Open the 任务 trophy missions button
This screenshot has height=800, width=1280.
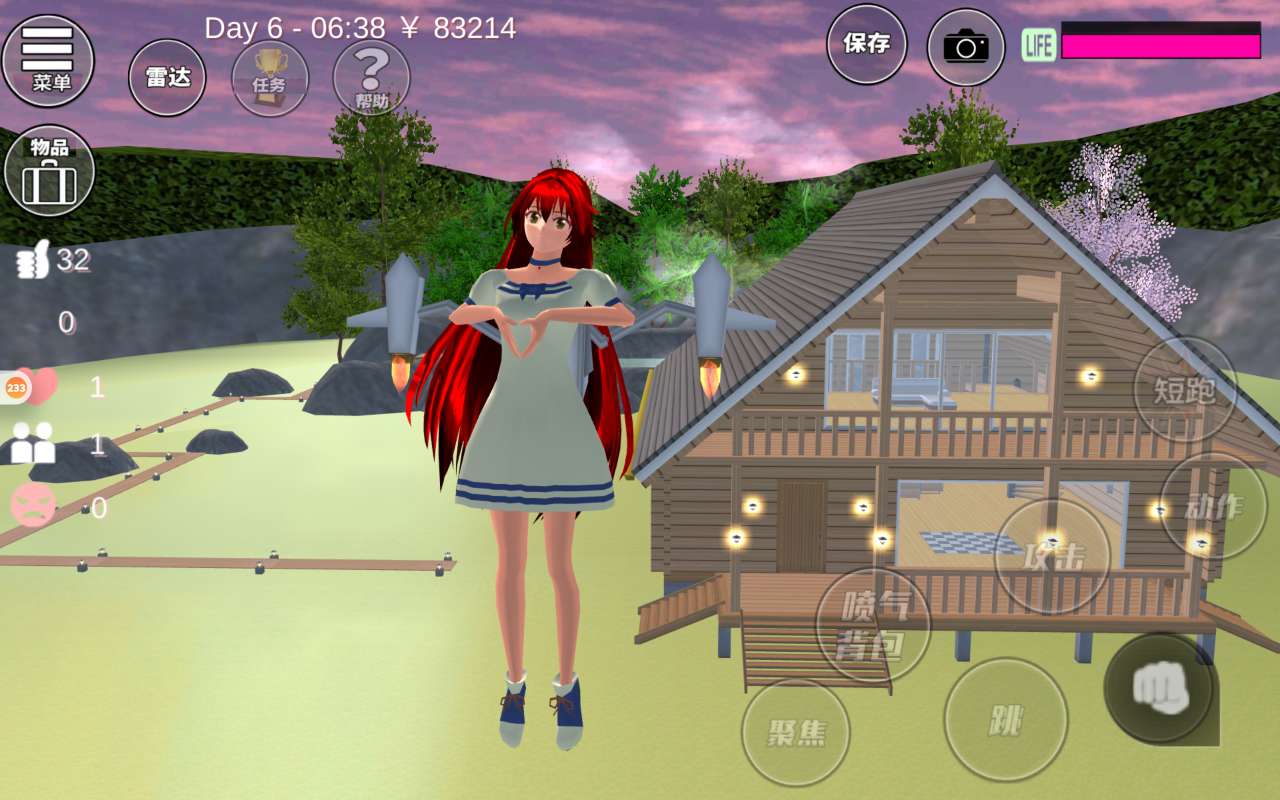(x=270, y=77)
